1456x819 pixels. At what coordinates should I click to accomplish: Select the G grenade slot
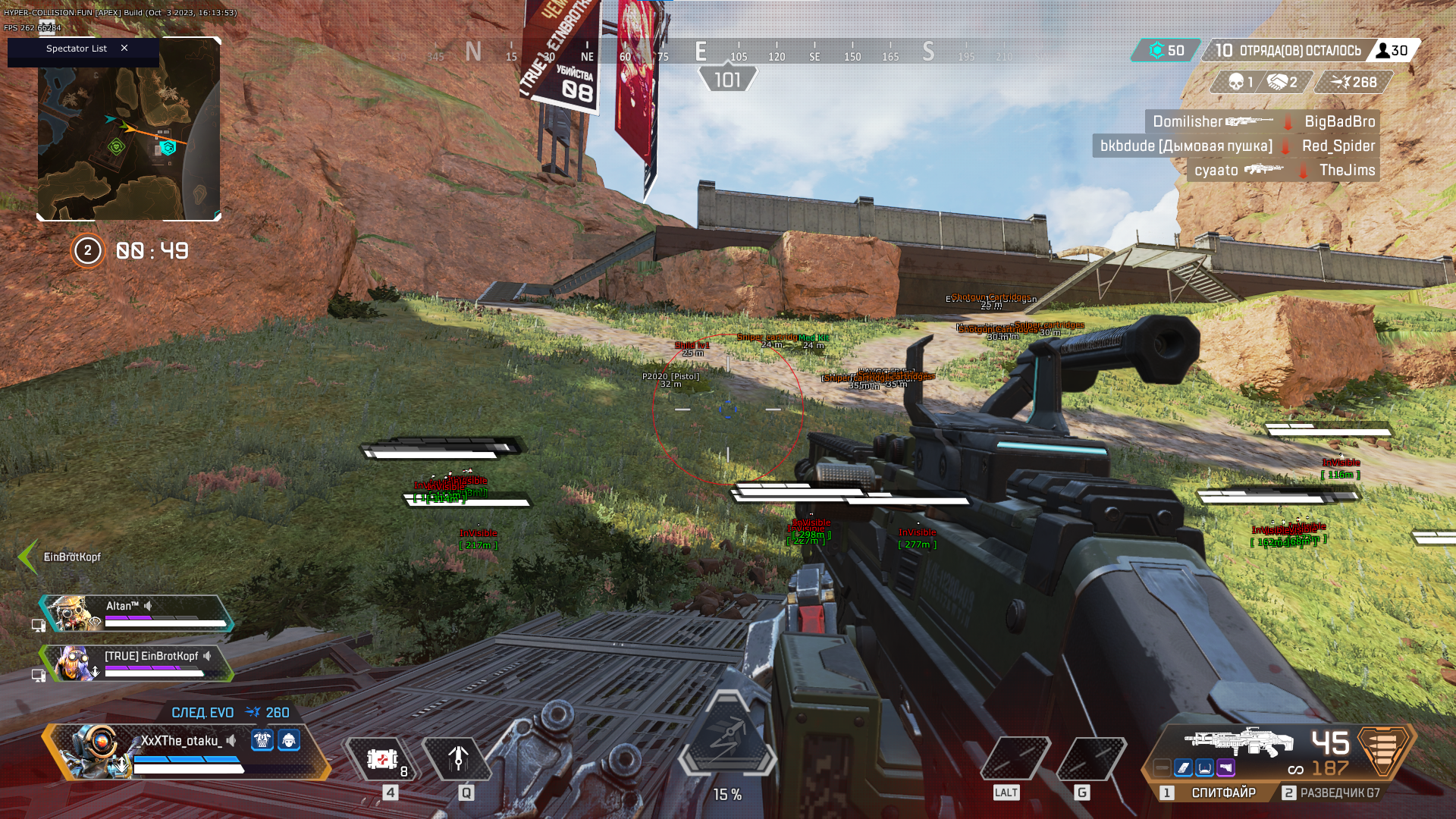point(1090,758)
